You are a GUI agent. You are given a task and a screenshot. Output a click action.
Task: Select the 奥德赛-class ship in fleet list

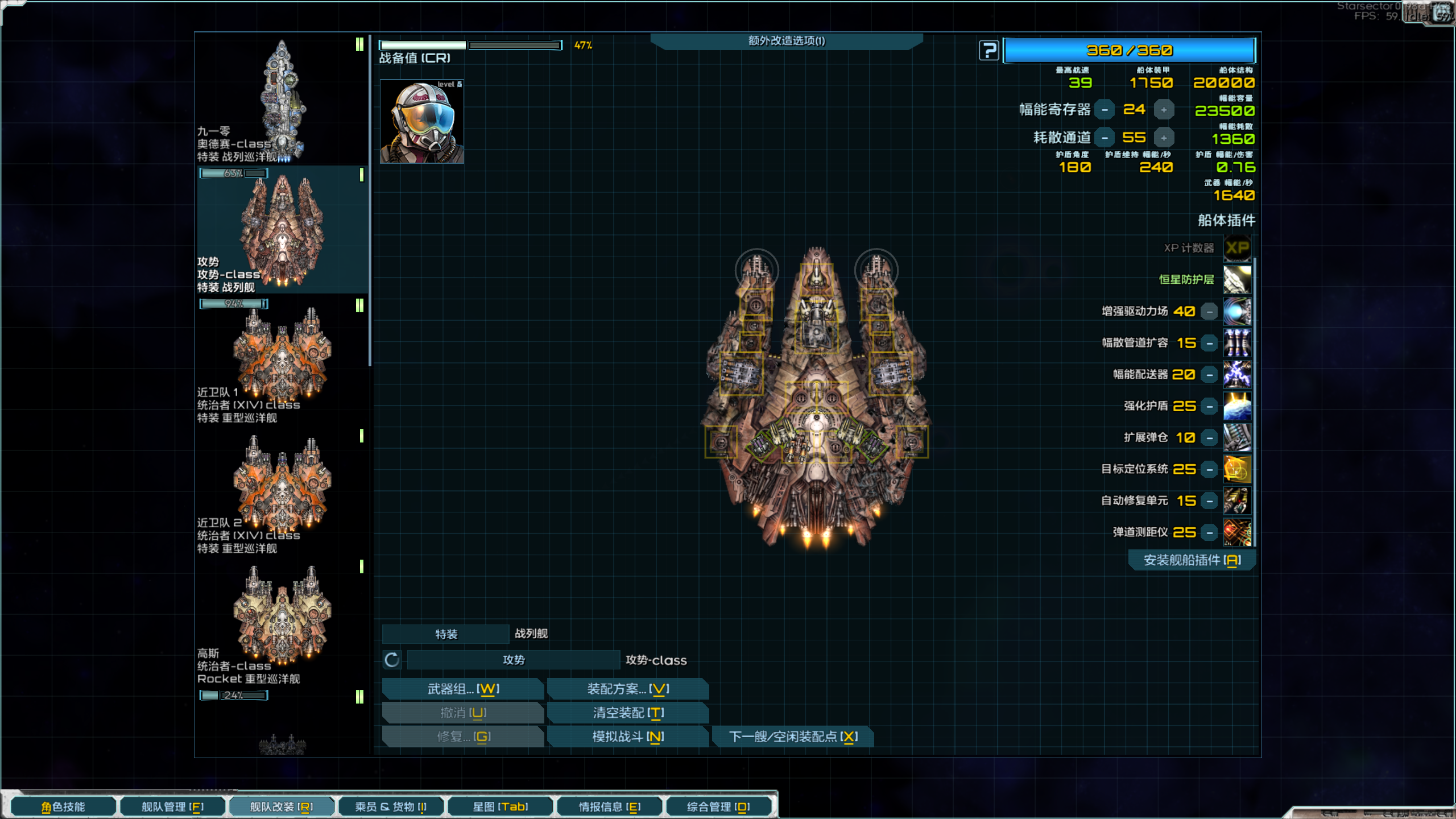tap(282, 100)
